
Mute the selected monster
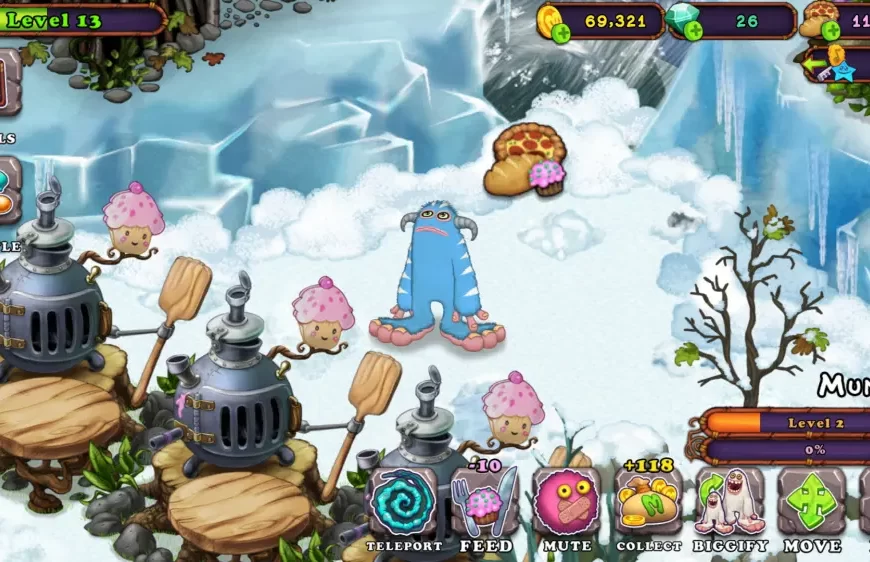[x=566, y=501]
